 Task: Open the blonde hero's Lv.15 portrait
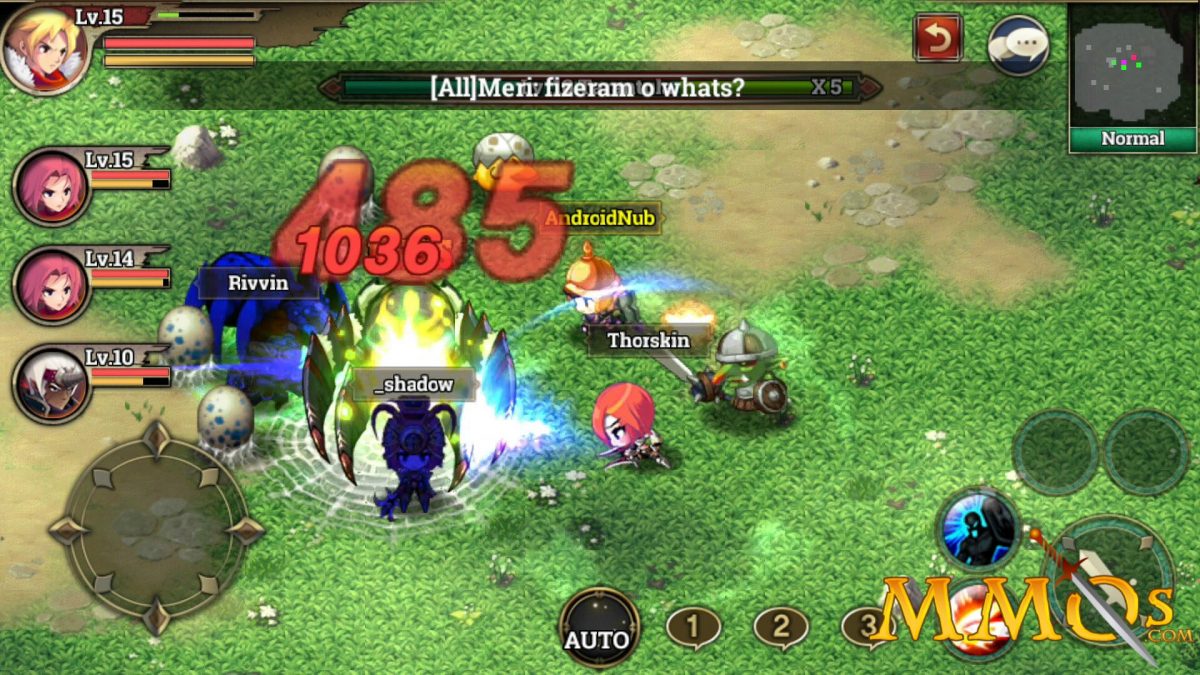[x=44, y=47]
